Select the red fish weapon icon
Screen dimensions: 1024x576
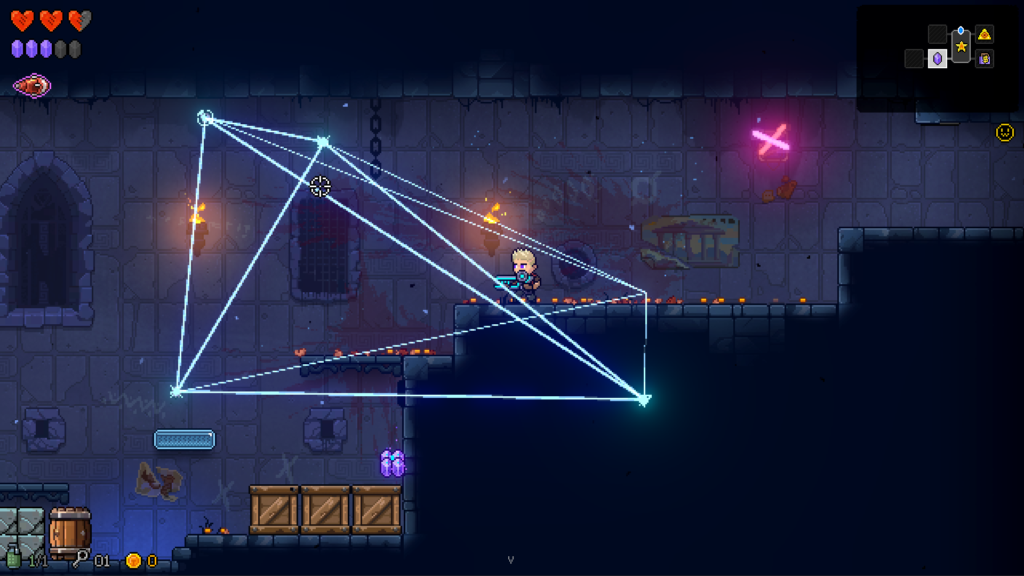tap(32, 86)
